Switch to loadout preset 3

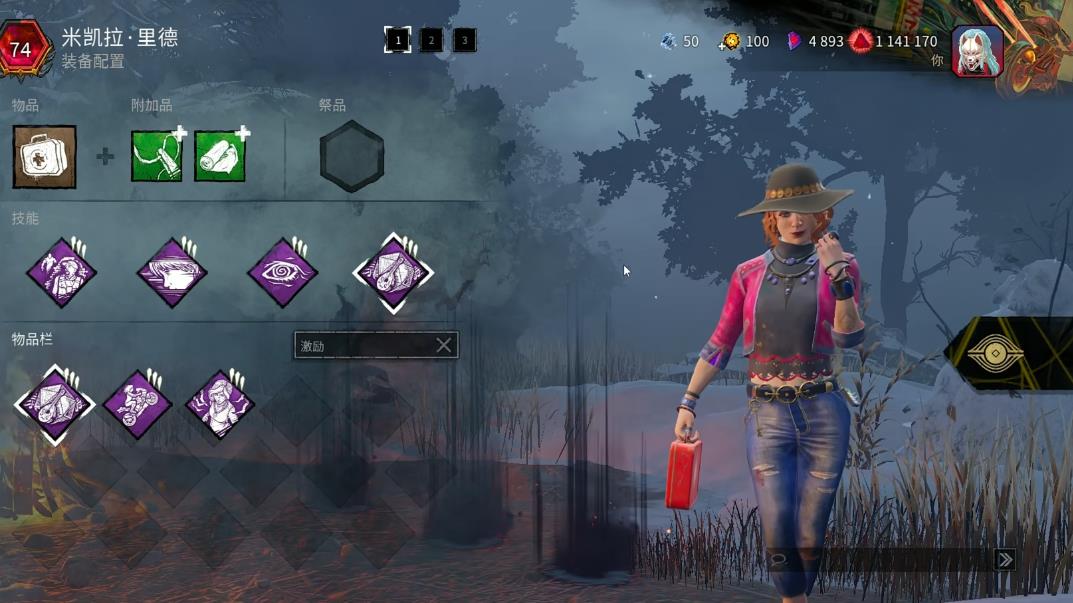[x=464, y=40]
